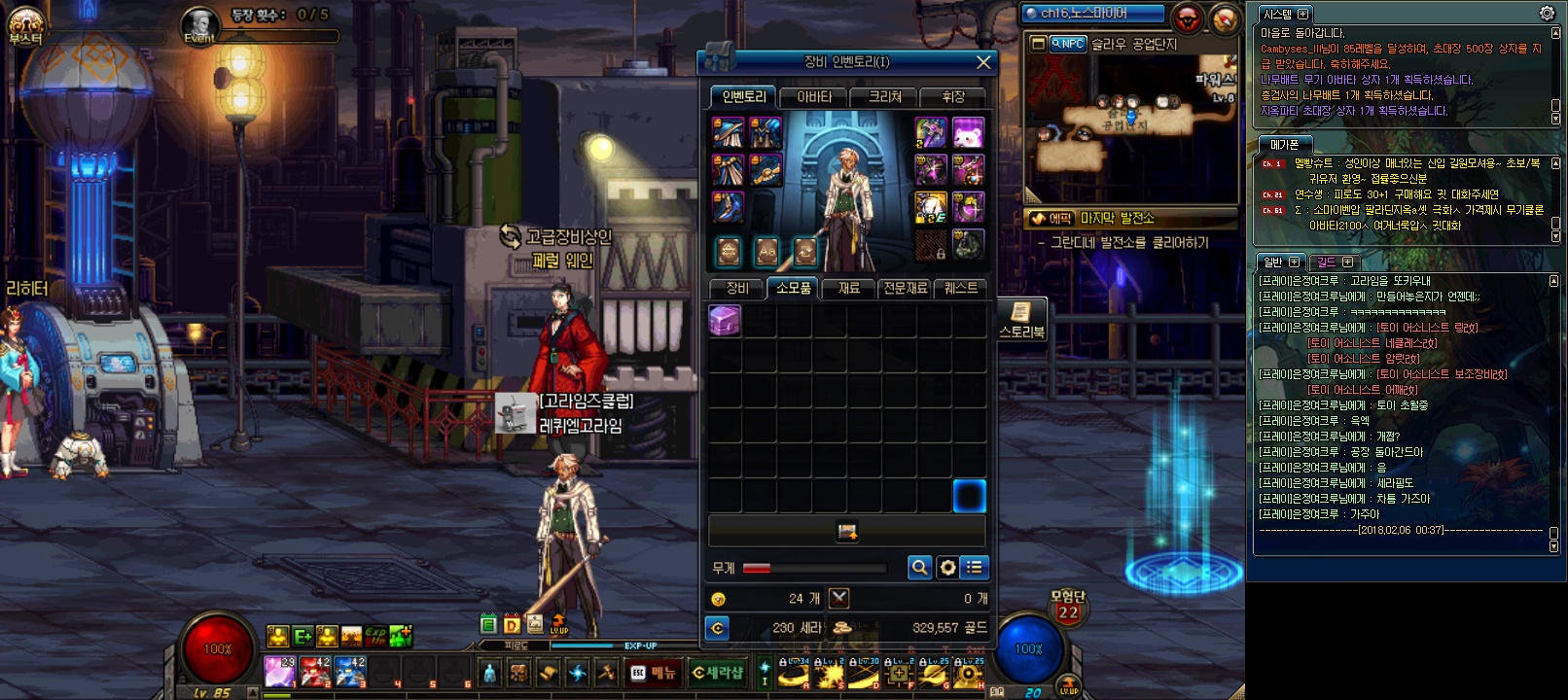This screenshot has height=700, width=1568.
Task: Open the 스토리북 side tab
Action: (1021, 320)
